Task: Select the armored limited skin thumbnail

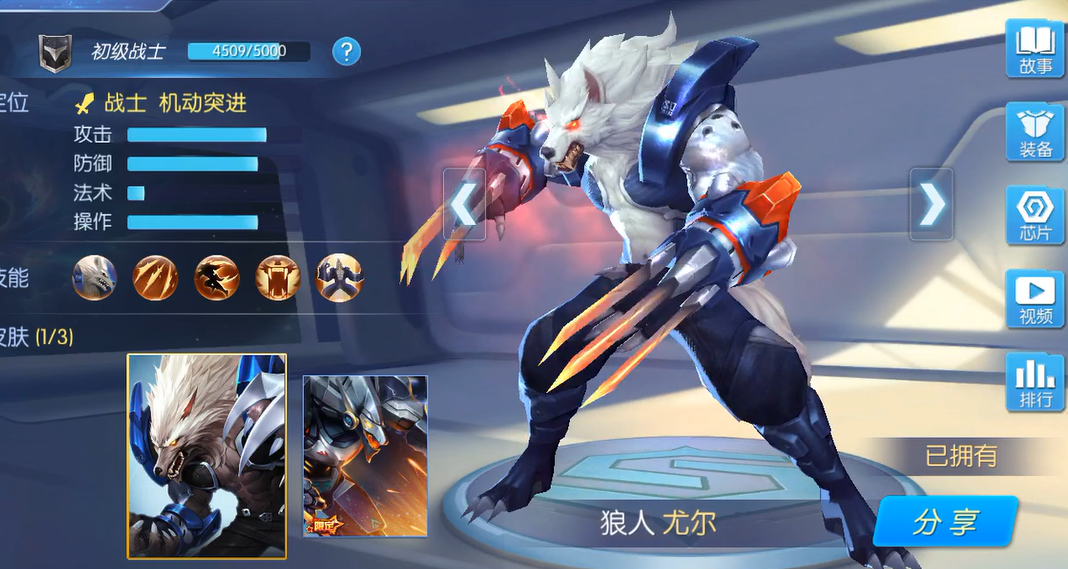Action: (365, 456)
